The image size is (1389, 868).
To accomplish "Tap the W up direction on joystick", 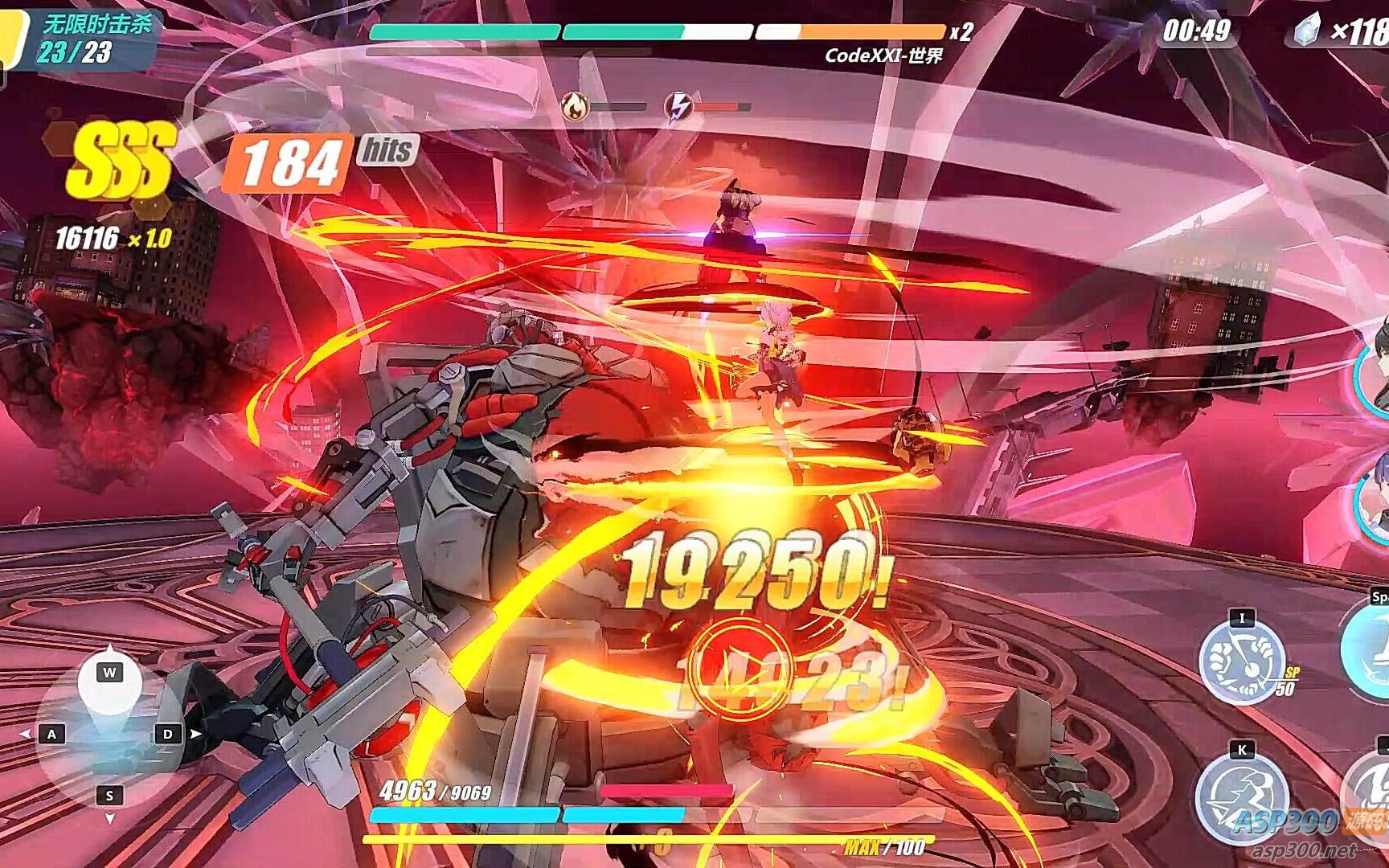I will 109,672.
